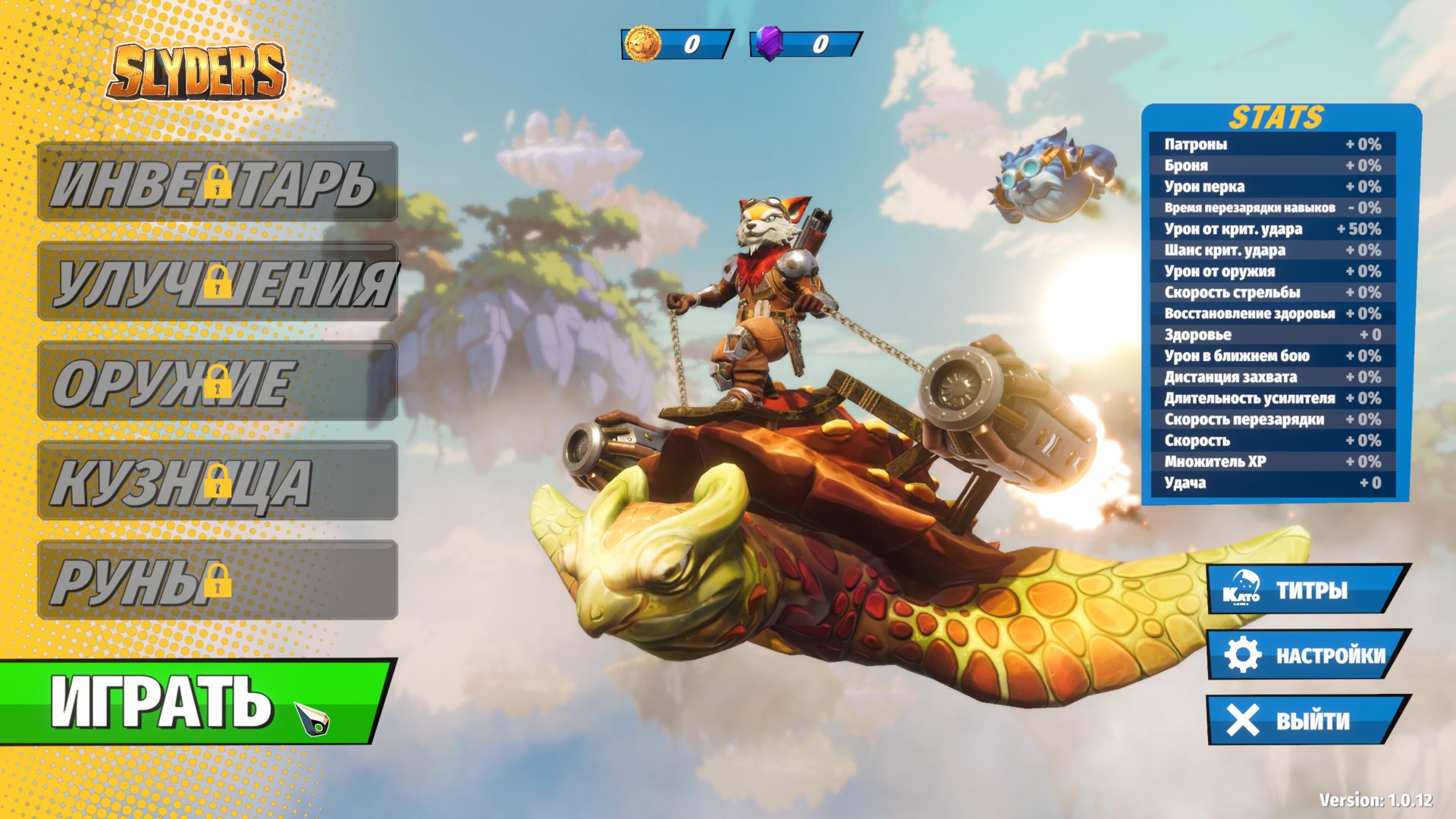Open the locked ОРУЖИЕ menu
Image resolution: width=1456 pixels, height=819 pixels.
tap(218, 381)
